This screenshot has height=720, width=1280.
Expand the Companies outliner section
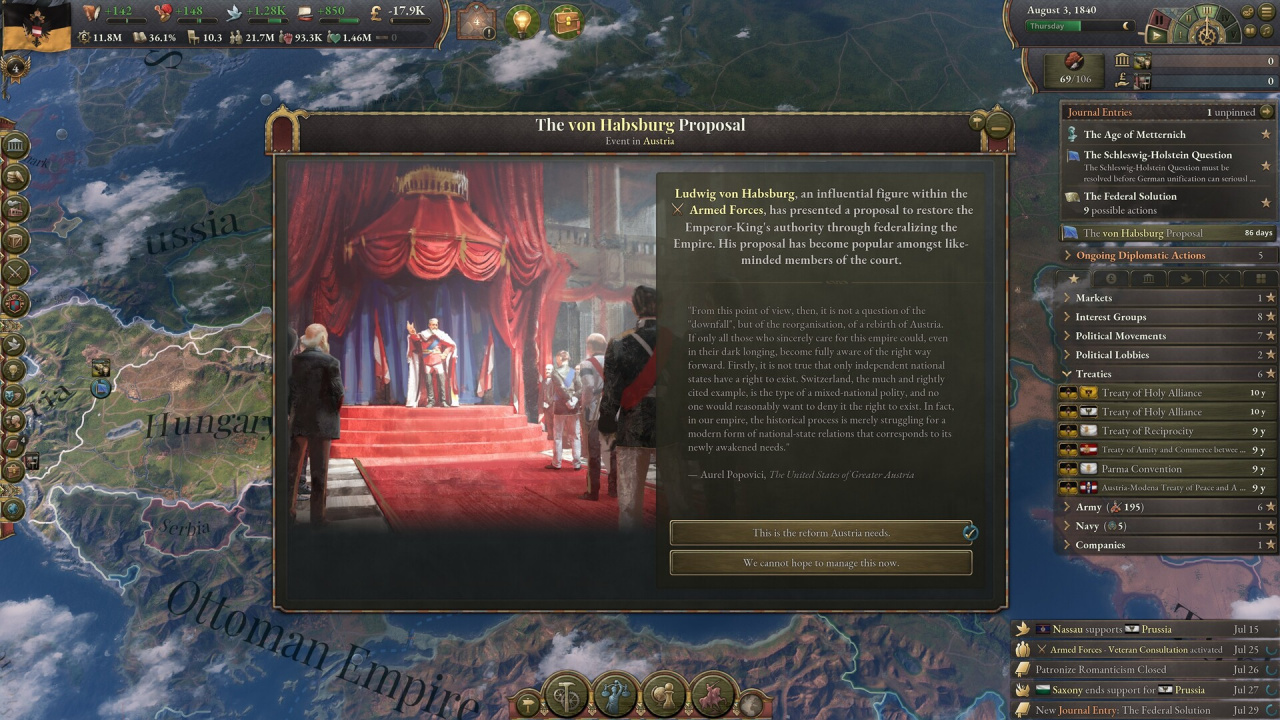(1100, 545)
